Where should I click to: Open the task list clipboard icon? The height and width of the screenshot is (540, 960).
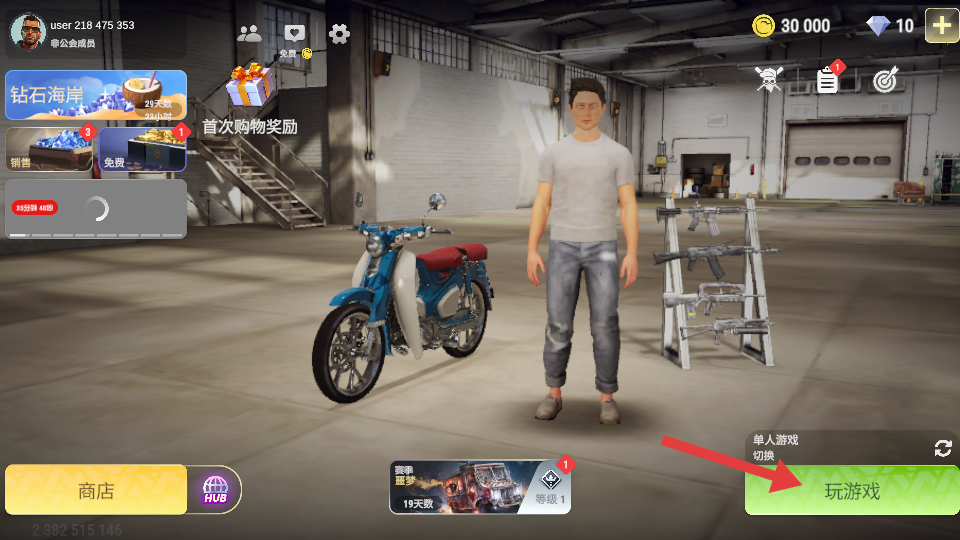827,80
